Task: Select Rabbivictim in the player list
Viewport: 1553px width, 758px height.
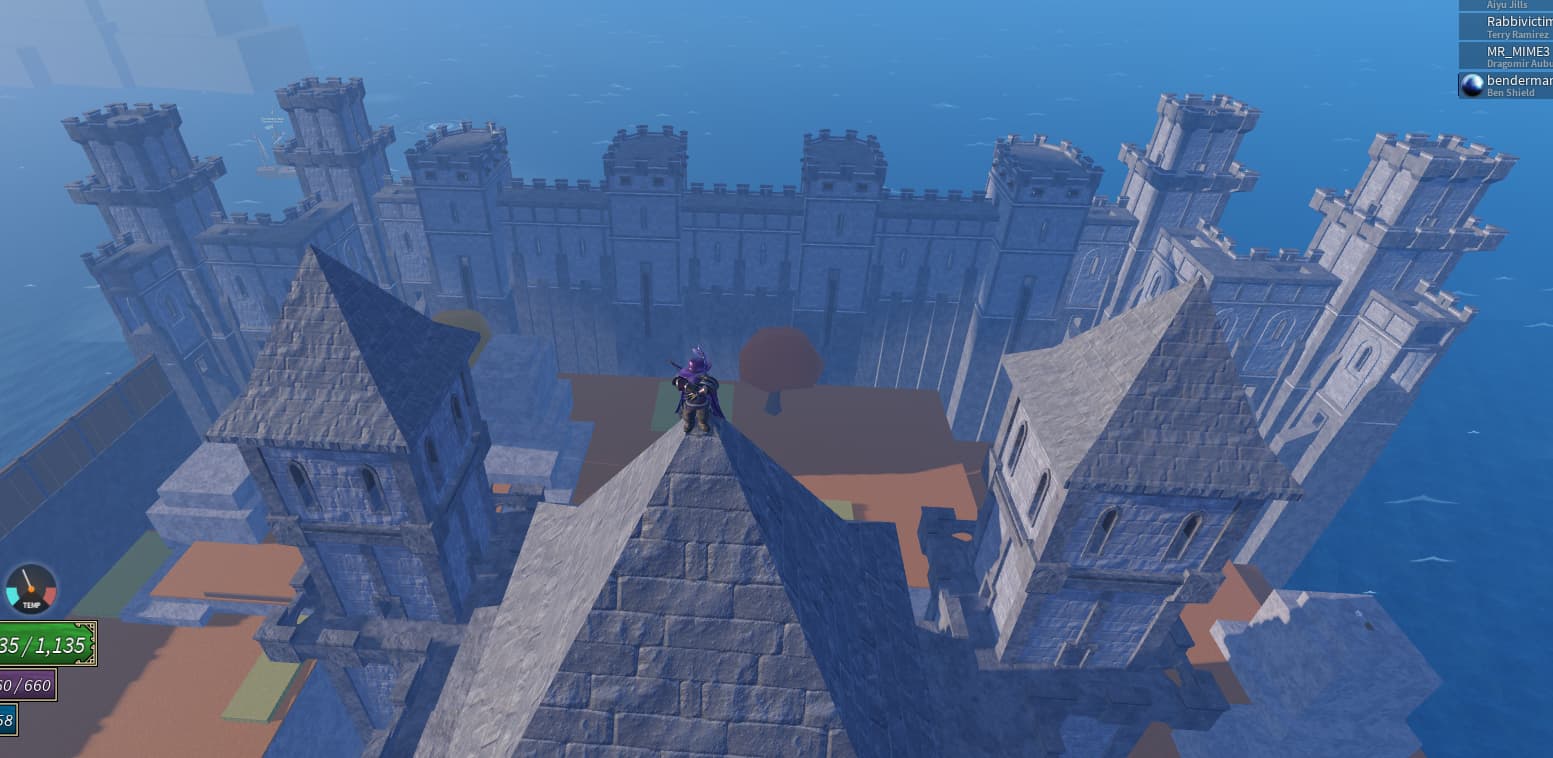Action: click(1510, 27)
